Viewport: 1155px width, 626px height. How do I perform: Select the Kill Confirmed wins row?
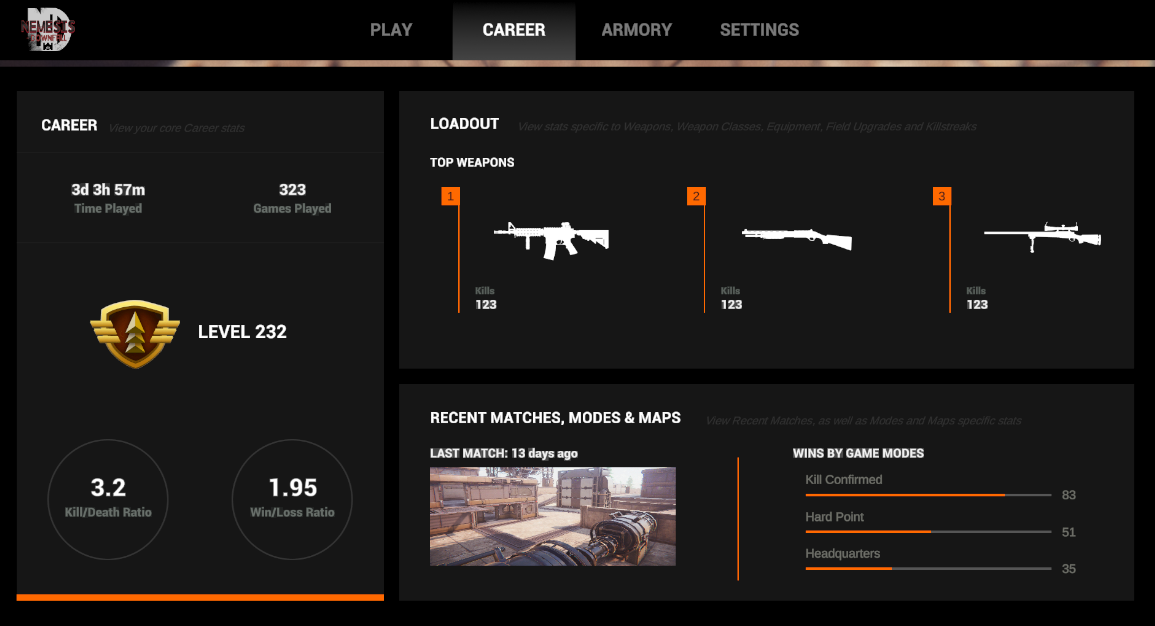[x=928, y=487]
